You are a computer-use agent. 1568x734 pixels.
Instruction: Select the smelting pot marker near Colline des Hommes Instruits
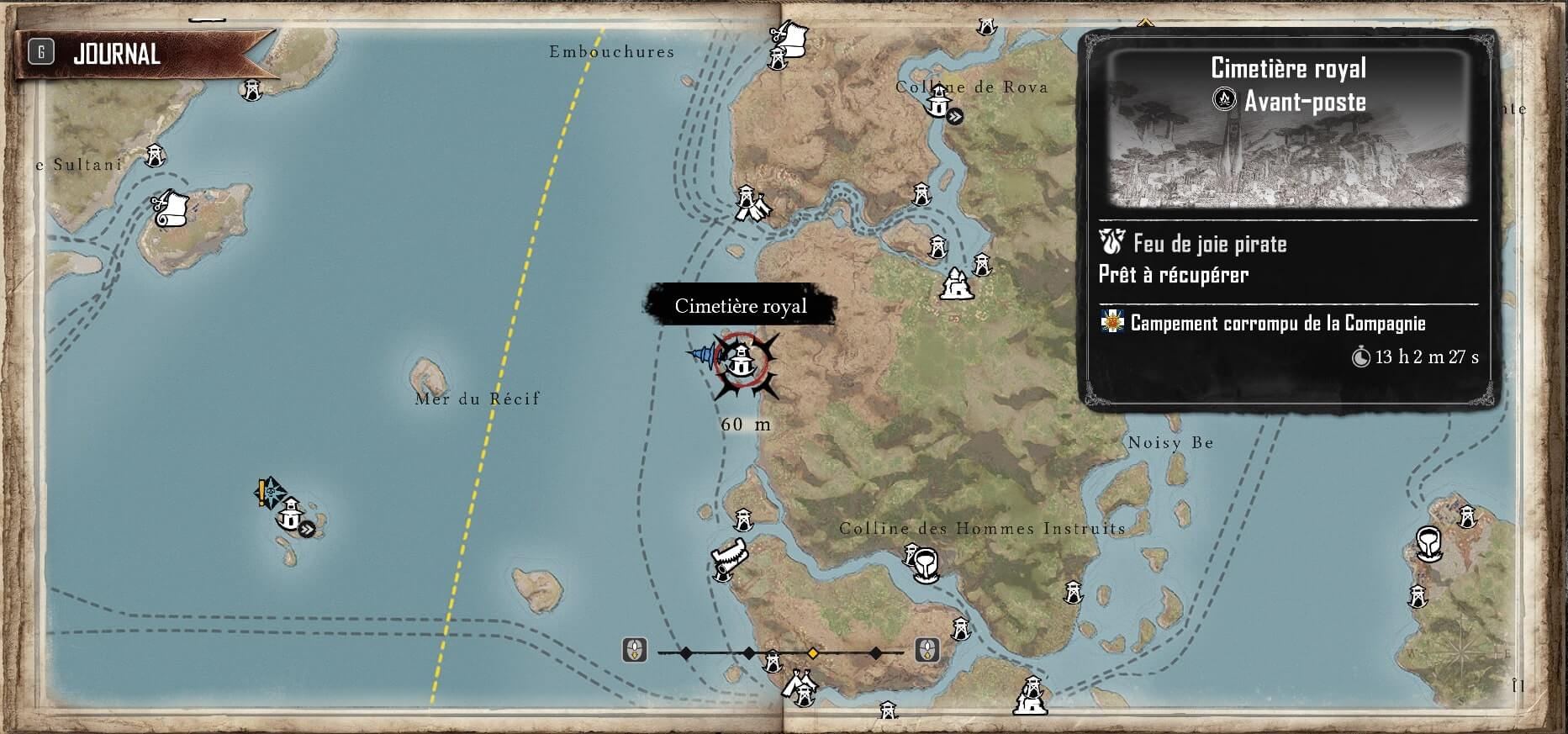pyautogui.click(x=926, y=565)
